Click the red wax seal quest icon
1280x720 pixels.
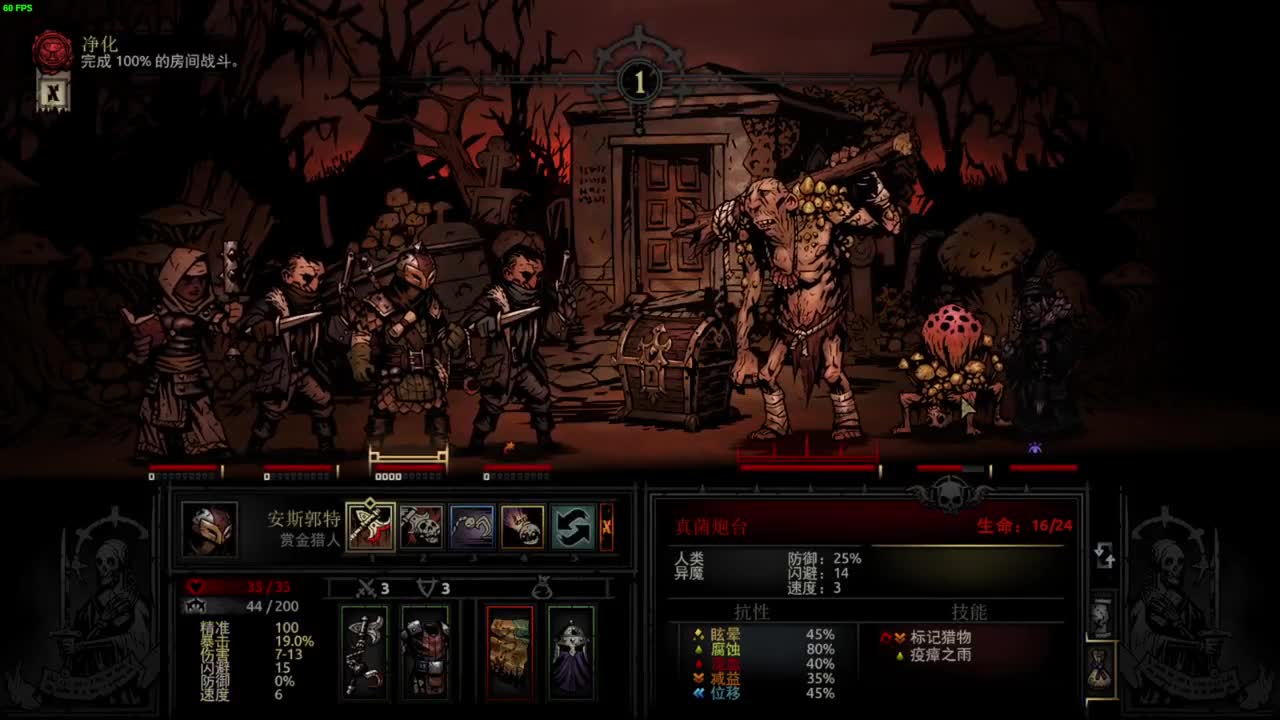pyautogui.click(x=52, y=52)
